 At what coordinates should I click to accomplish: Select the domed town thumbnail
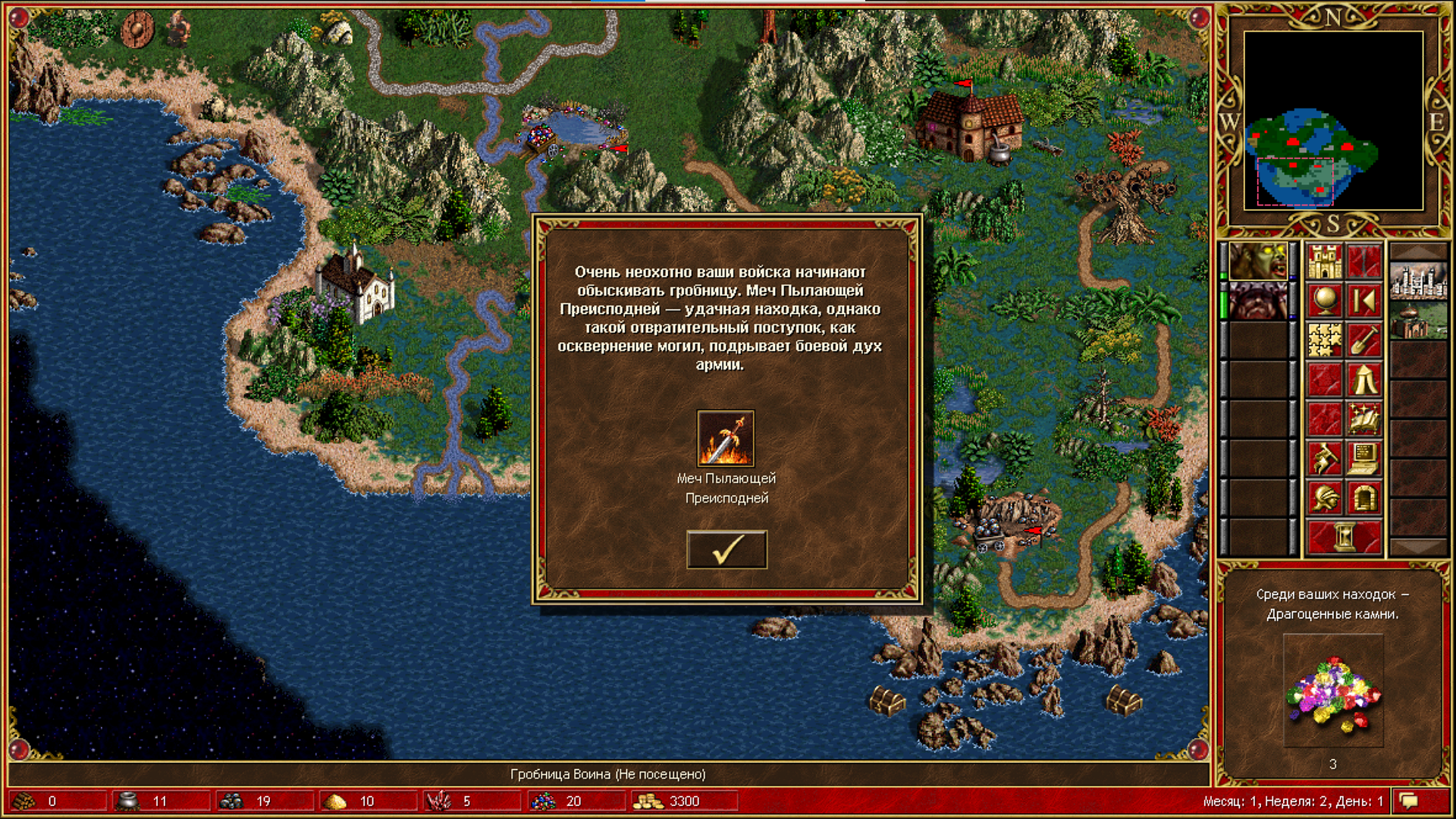(x=1418, y=321)
